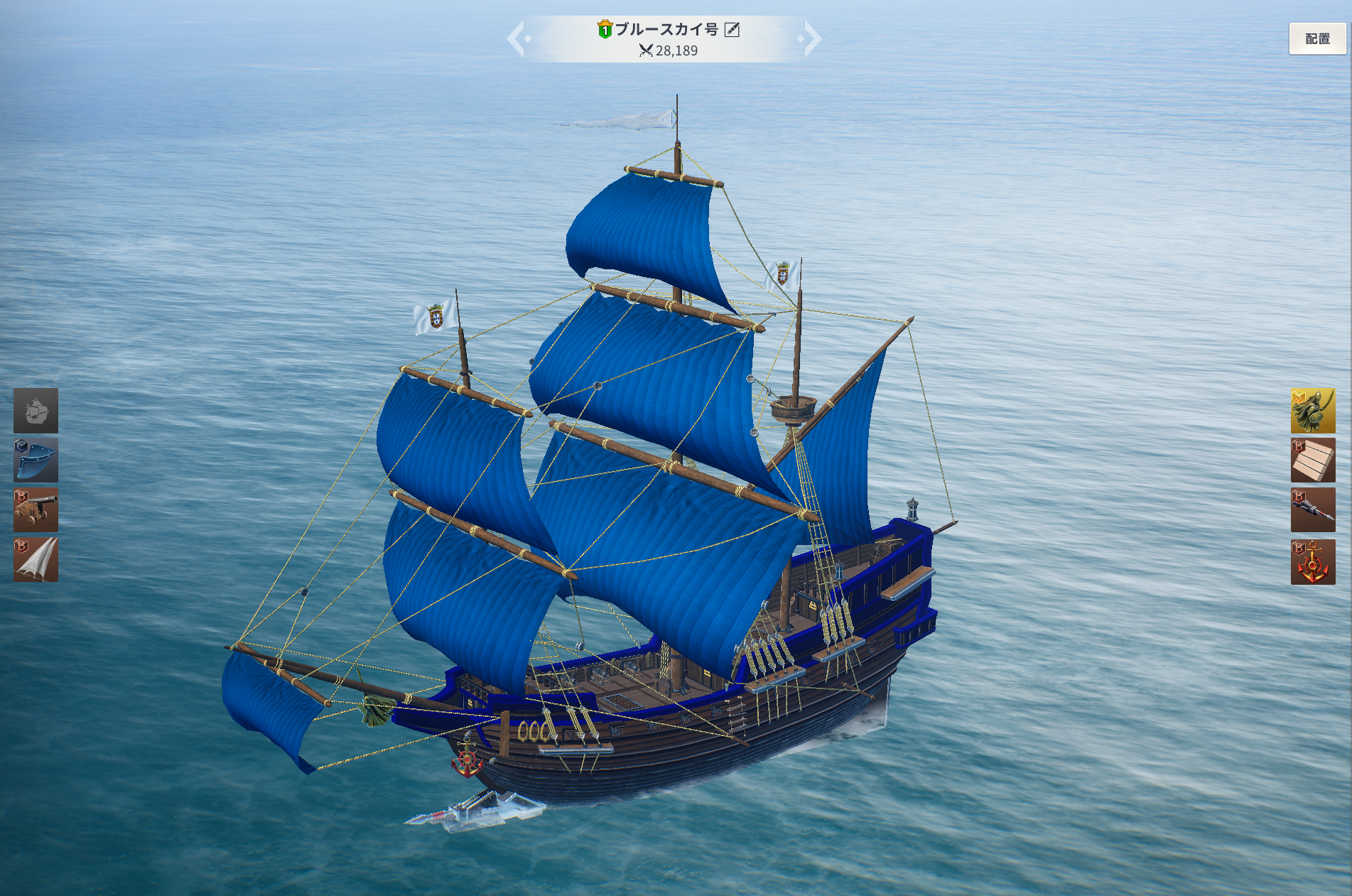The height and width of the screenshot is (896, 1352).
Task: Open the red anchor equipment slot
Action: 1312,561
